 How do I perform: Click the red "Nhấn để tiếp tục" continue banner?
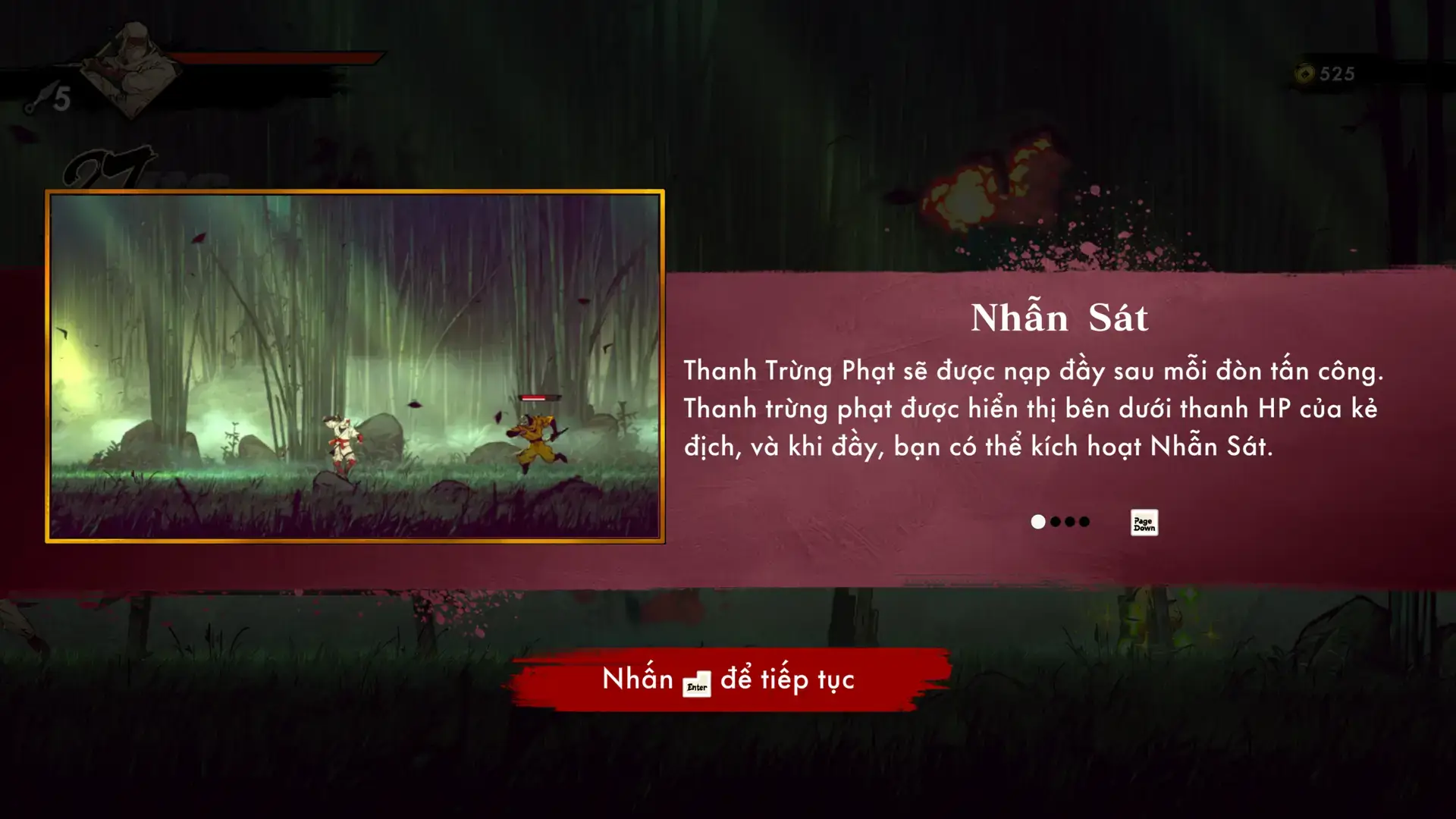pos(729,679)
